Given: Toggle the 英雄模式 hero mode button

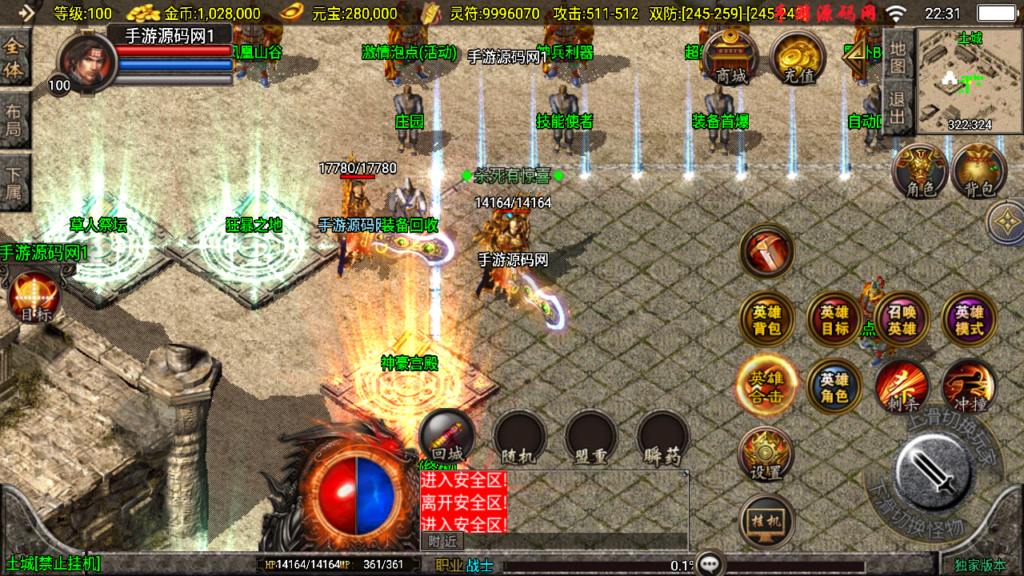Looking at the screenshot, I should coord(968,318).
